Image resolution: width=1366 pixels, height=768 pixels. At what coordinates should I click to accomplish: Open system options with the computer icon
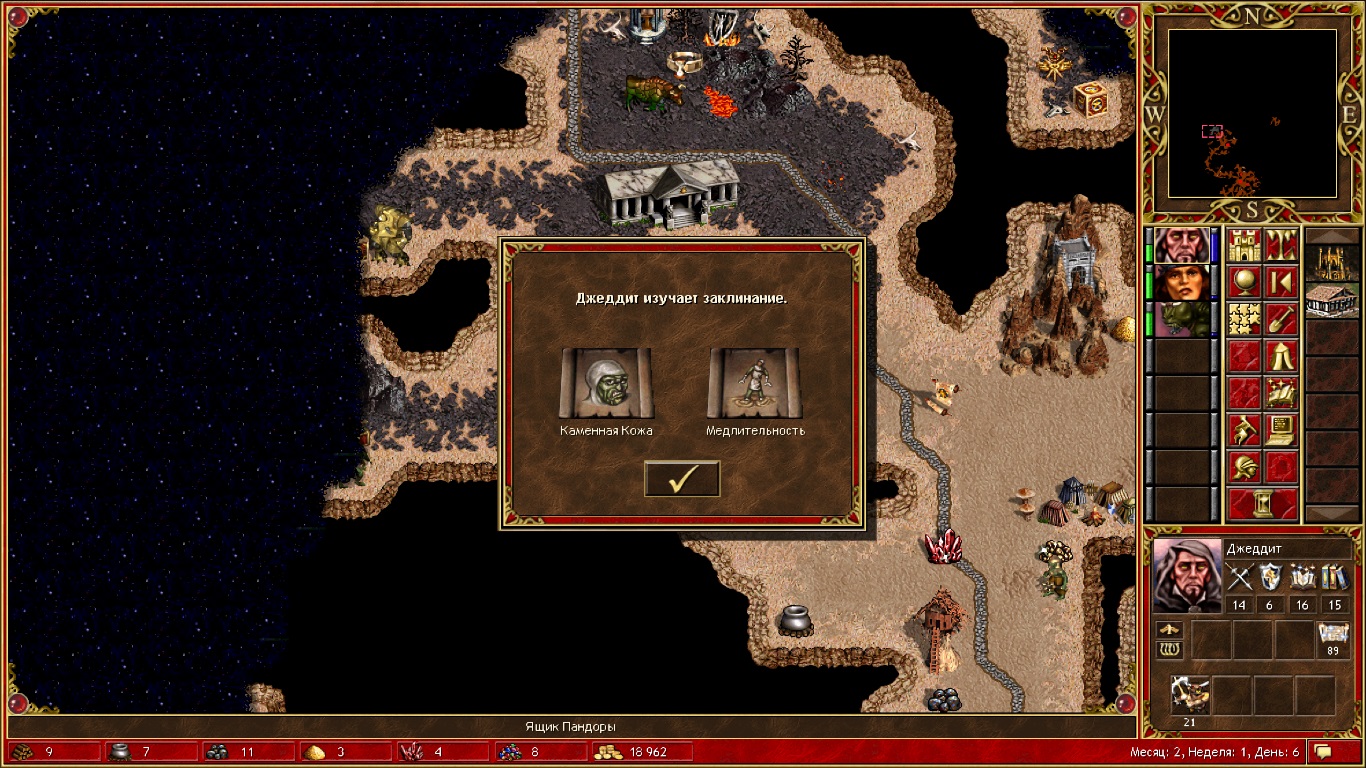pyautogui.click(x=1281, y=430)
